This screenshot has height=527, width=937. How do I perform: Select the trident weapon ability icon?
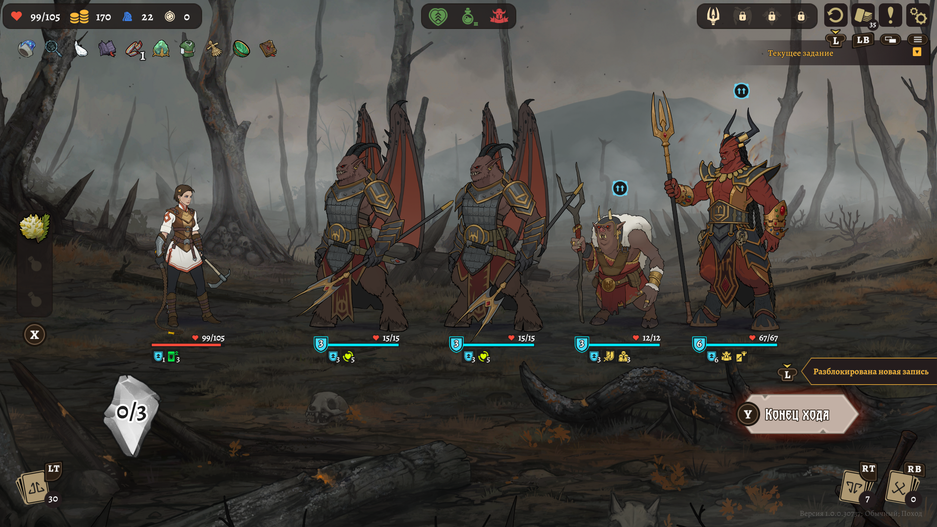pos(713,16)
